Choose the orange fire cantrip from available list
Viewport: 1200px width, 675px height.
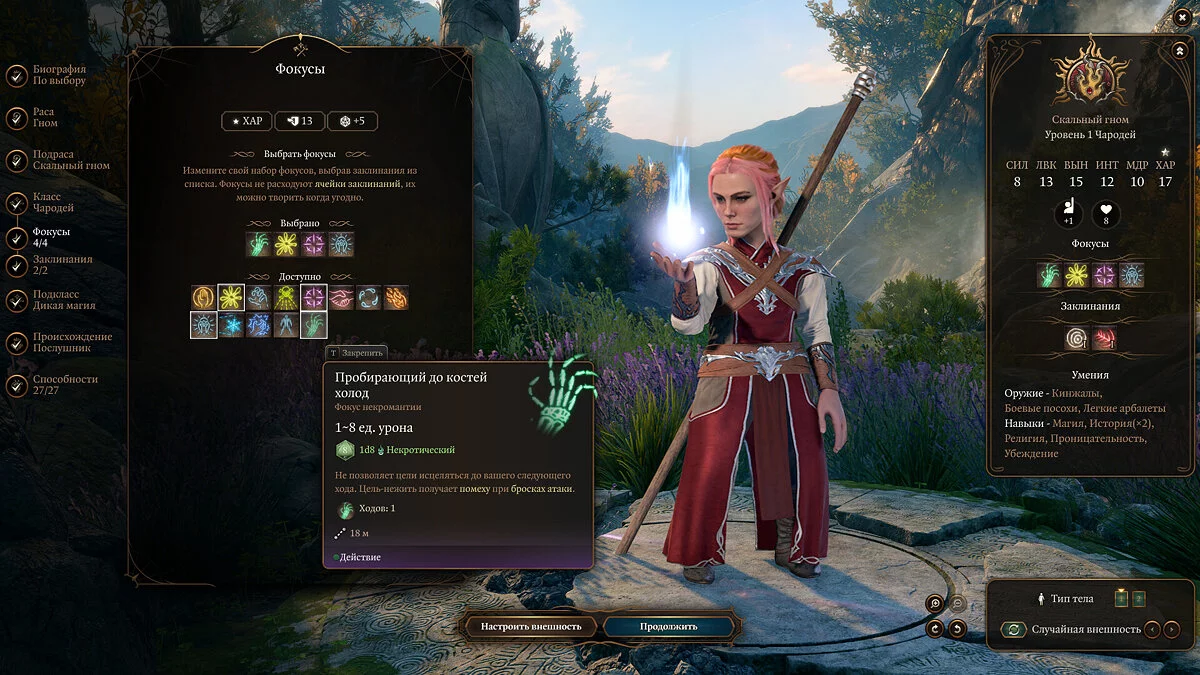(x=397, y=297)
